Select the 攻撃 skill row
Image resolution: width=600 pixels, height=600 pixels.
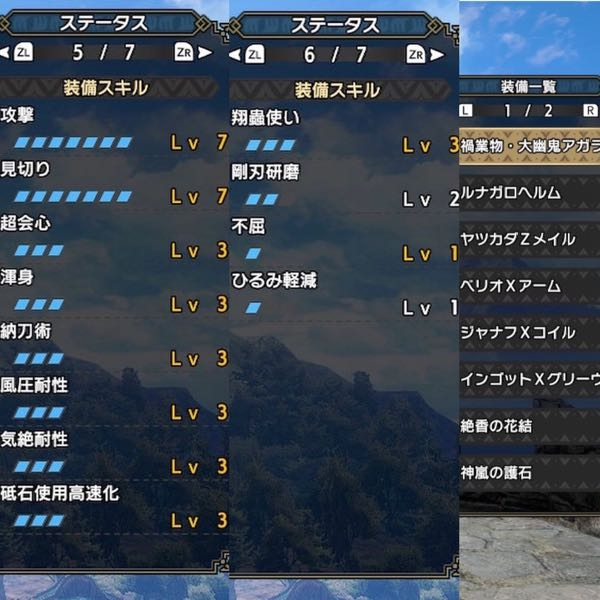pyautogui.click(x=114, y=128)
